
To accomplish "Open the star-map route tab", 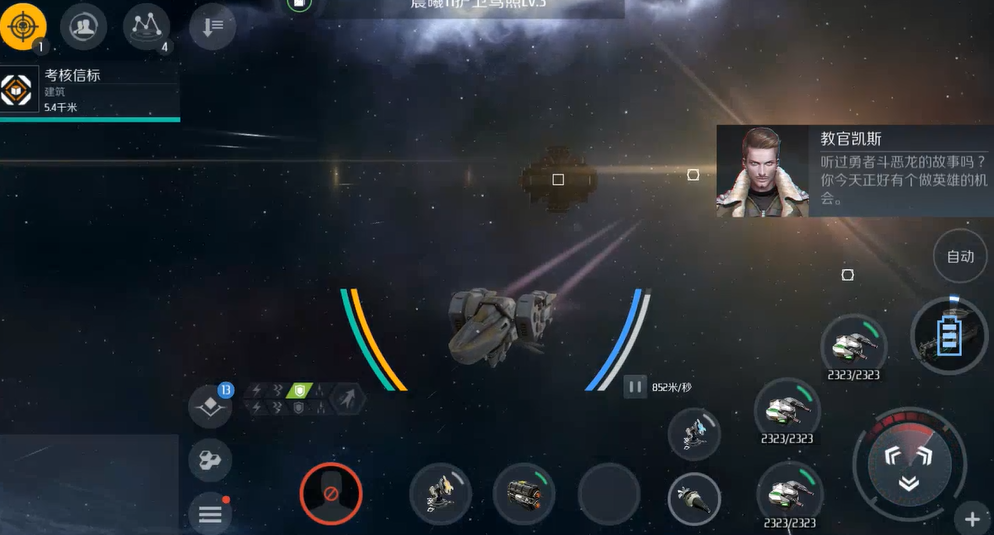I will (146, 26).
